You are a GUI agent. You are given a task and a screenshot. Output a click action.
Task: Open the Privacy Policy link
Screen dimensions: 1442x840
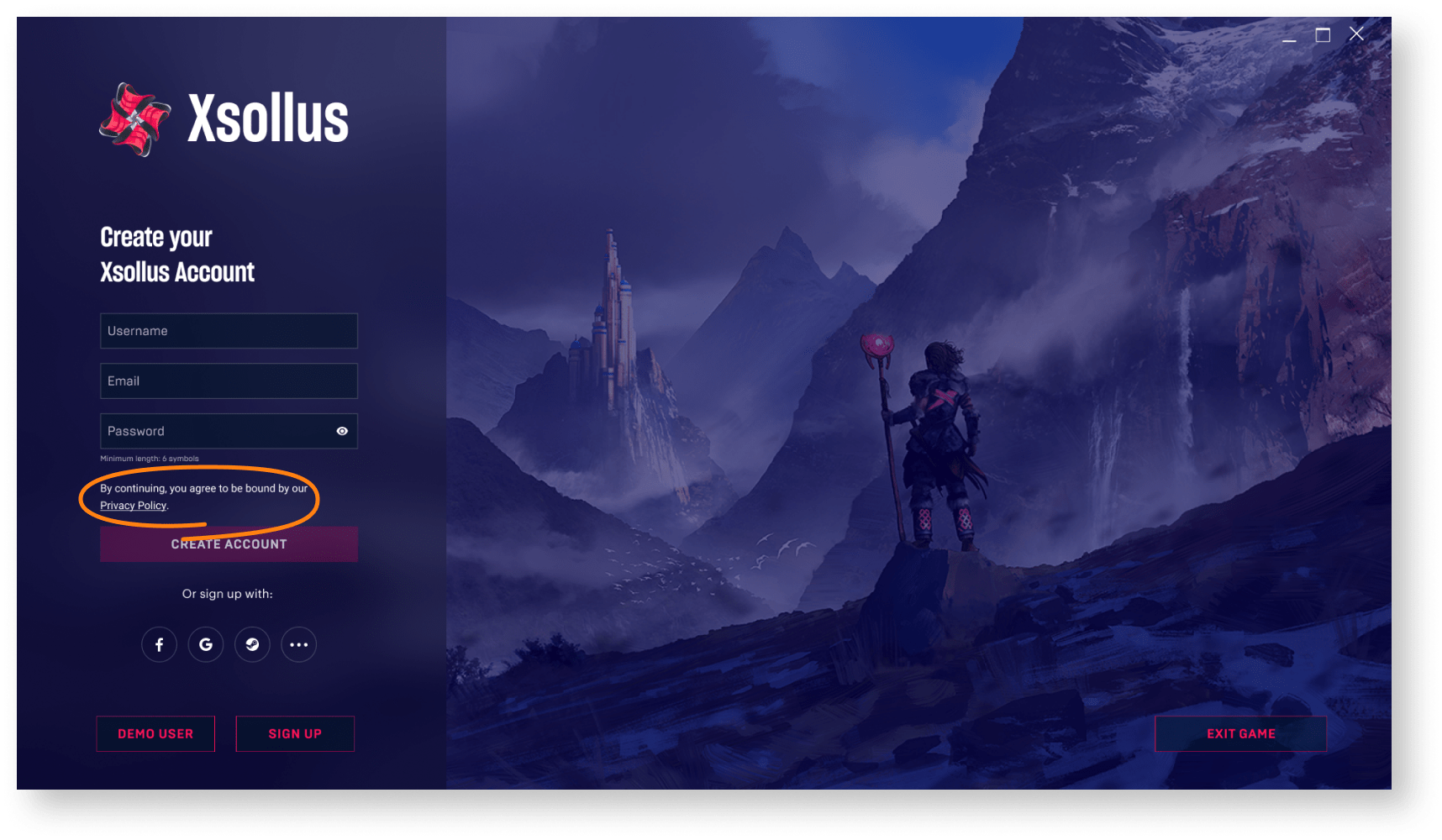tap(133, 506)
